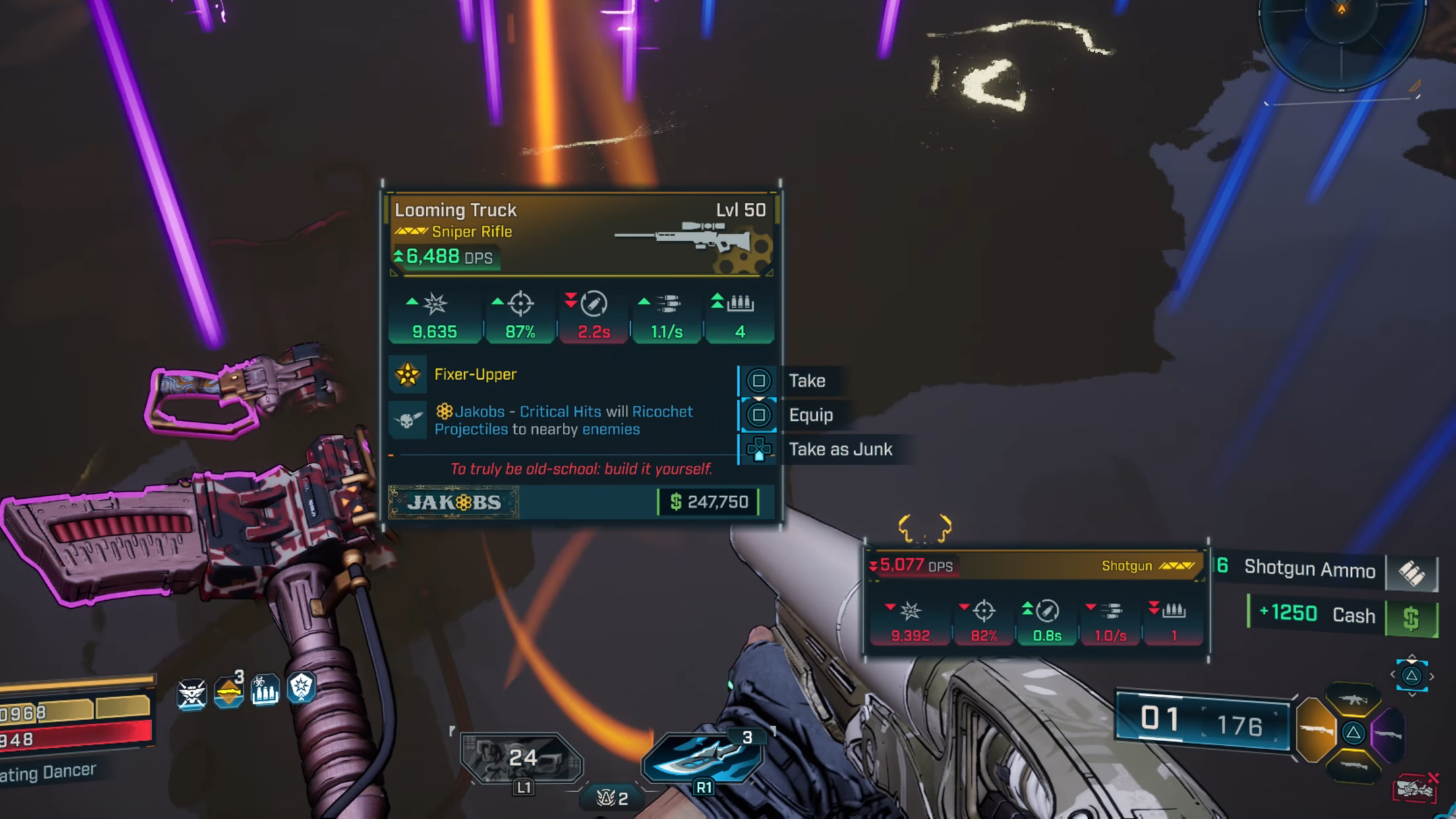This screenshot has height=819, width=1456.
Task: Switch to the orange weapon slot
Action: (x=1315, y=730)
